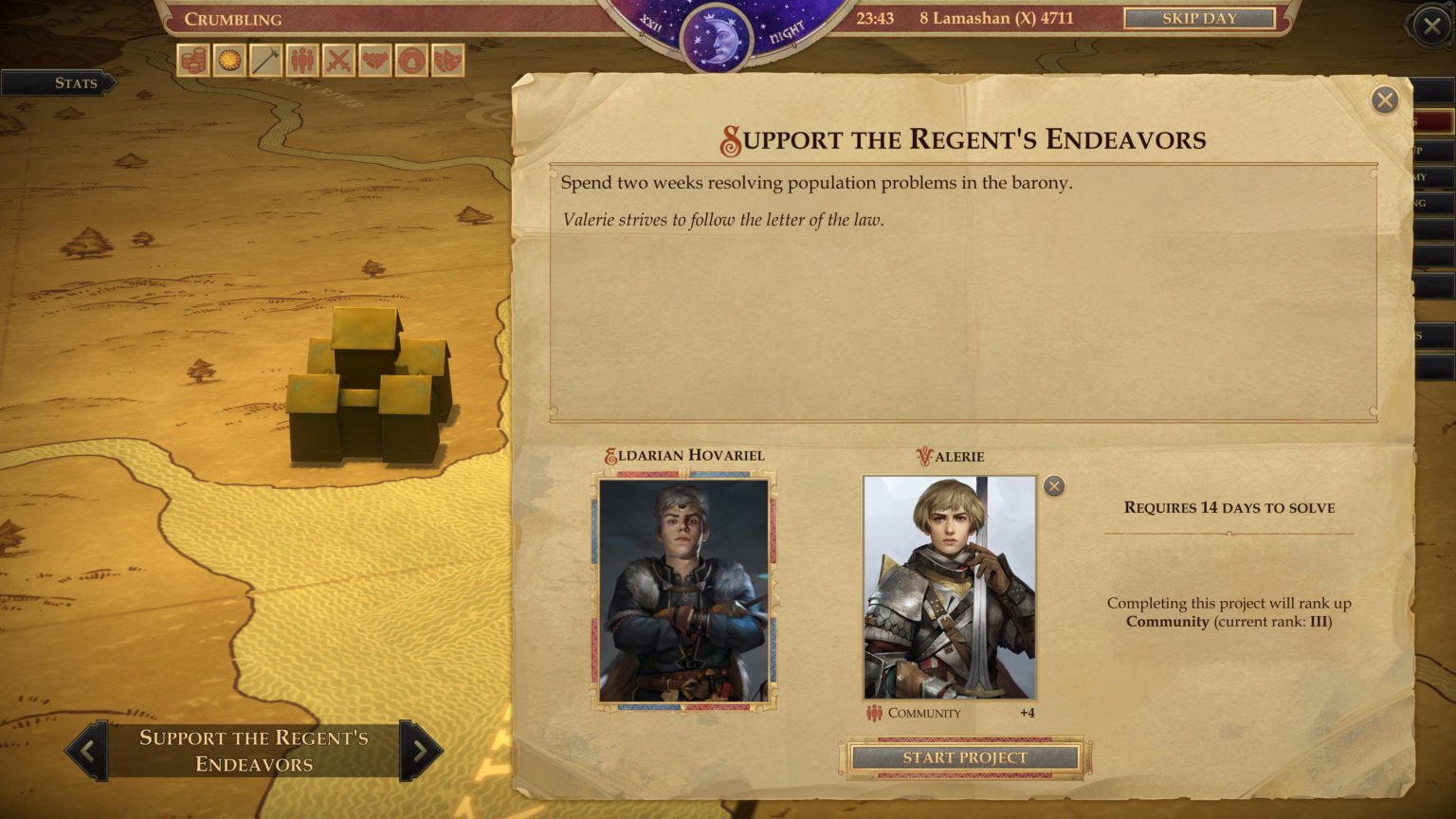This screenshot has height=819, width=1456.
Task: Click the hammer icon in the kingdom toolbar
Action: (x=267, y=61)
